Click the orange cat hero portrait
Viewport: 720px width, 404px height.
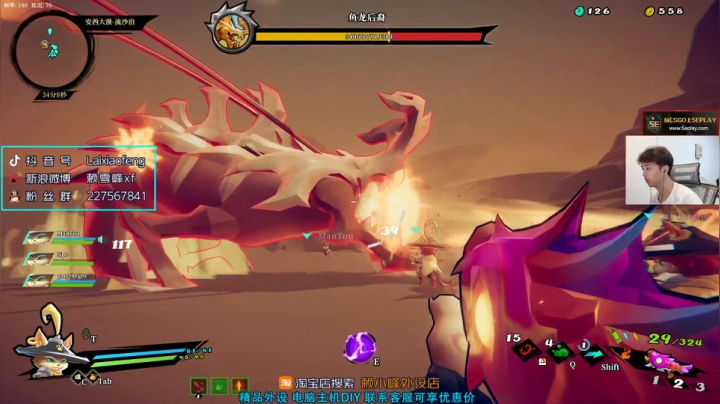coord(45,353)
